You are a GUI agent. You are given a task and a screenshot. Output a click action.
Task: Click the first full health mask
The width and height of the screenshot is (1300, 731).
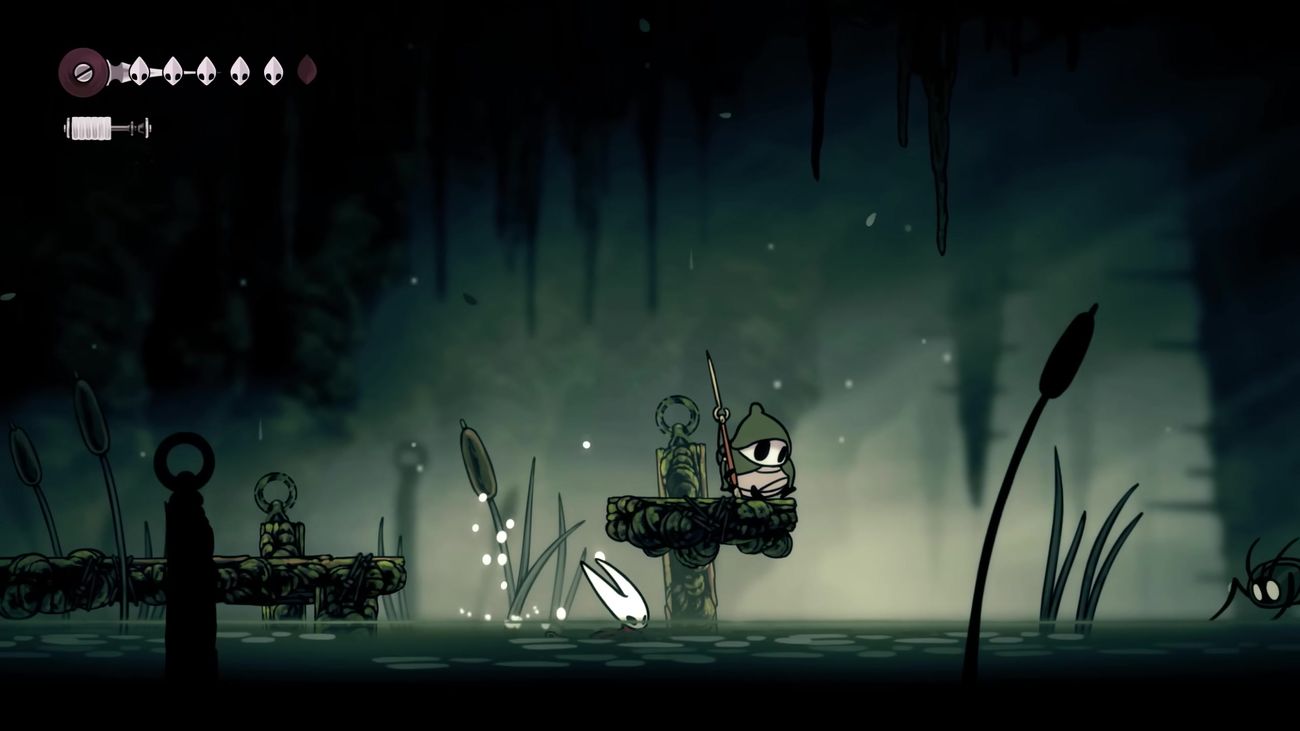138,70
